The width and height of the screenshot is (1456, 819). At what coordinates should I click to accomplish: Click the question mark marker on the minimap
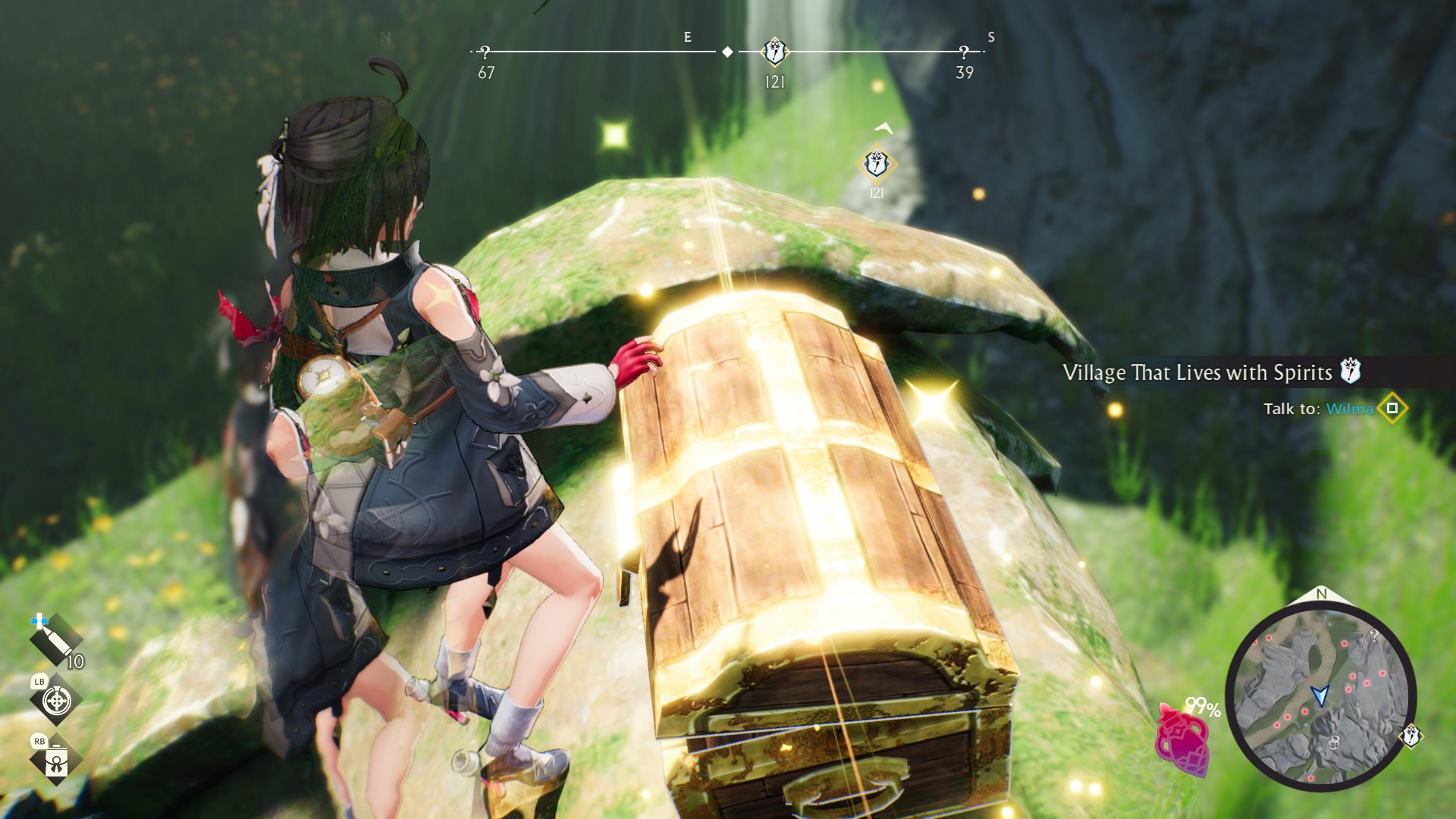coord(1373,635)
